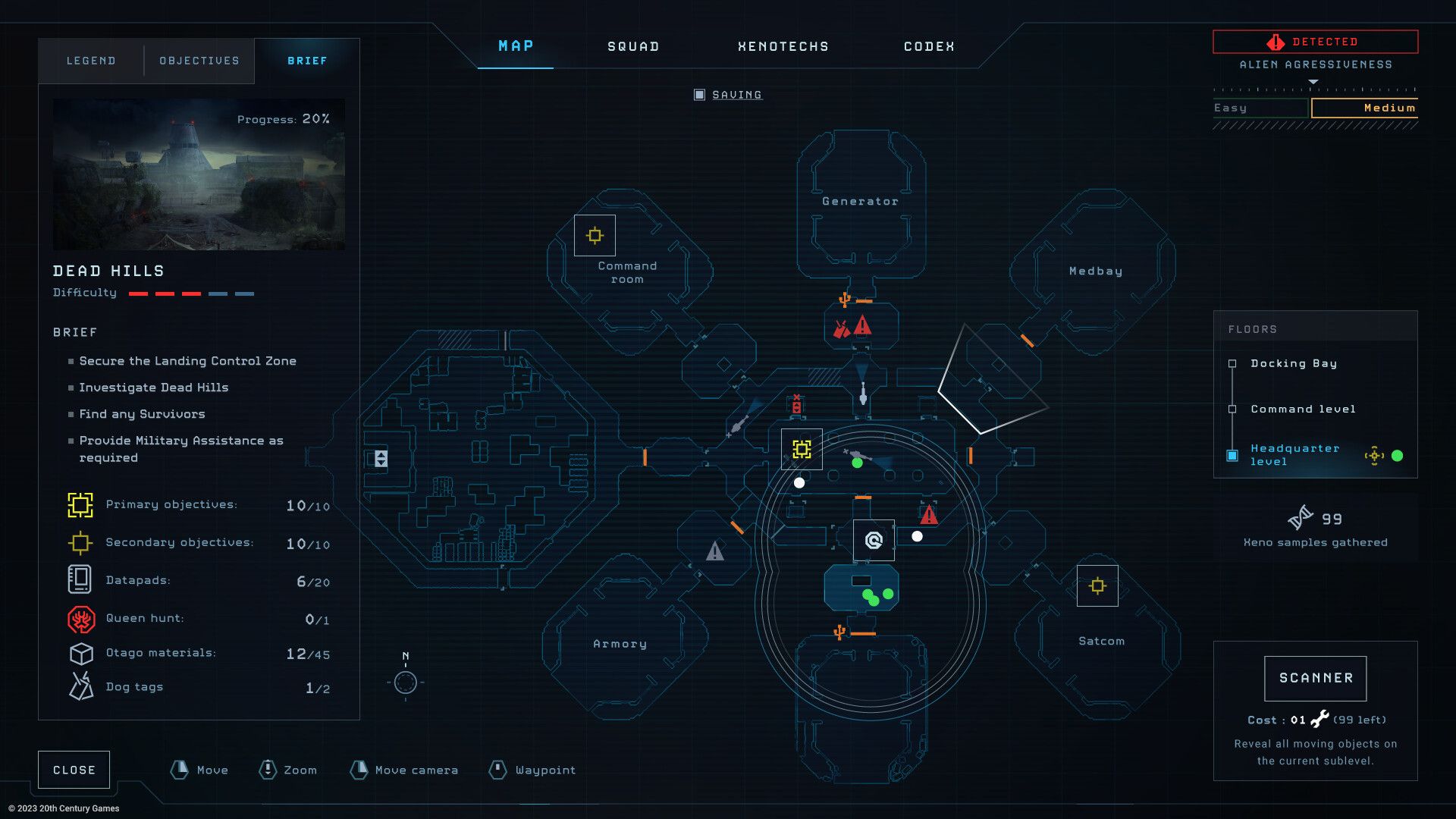Select the Datapads icon
The width and height of the screenshot is (1456, 819).
[80, 579]
